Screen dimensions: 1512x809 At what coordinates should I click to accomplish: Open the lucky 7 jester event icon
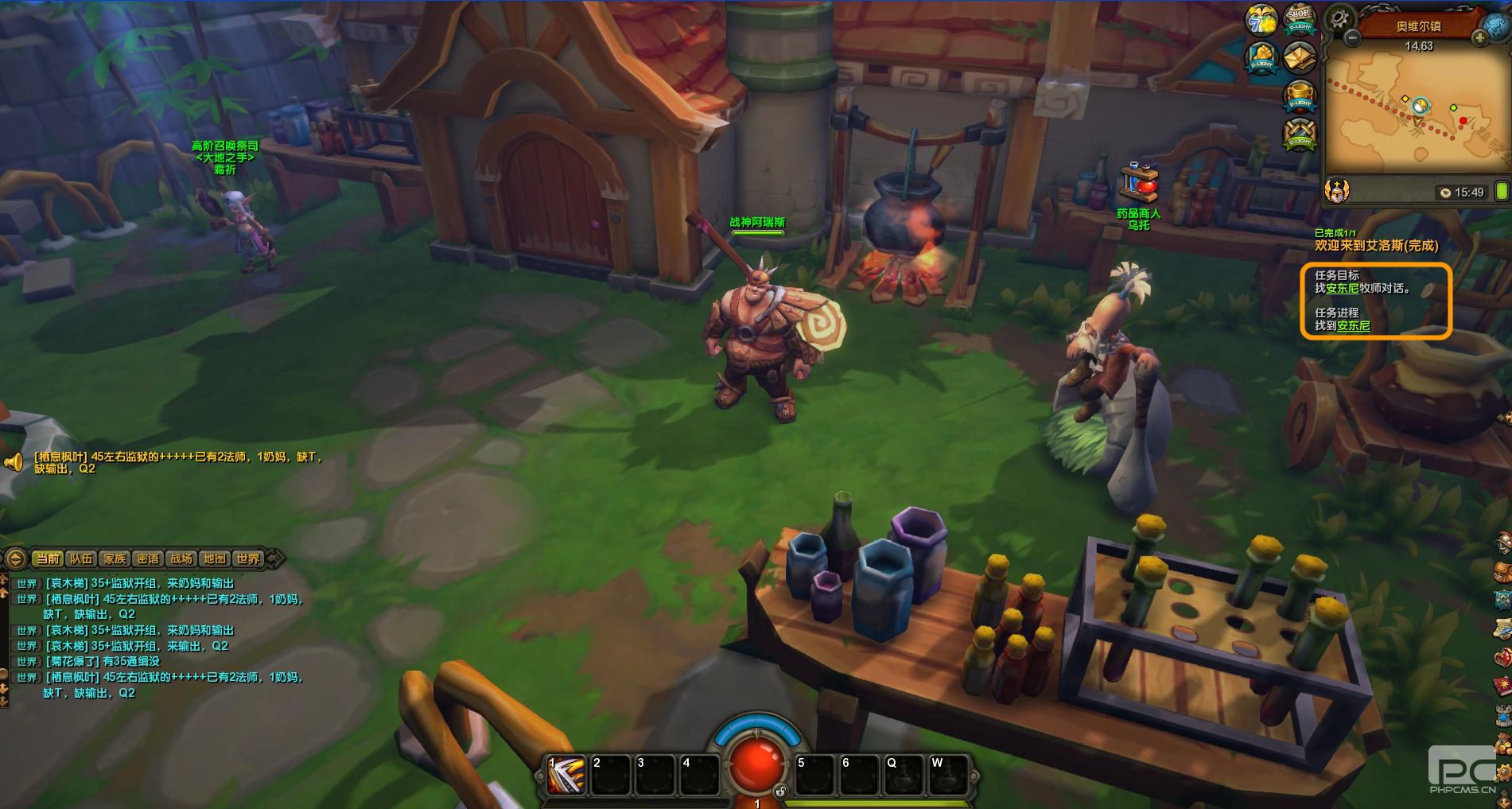[1261, 19]
